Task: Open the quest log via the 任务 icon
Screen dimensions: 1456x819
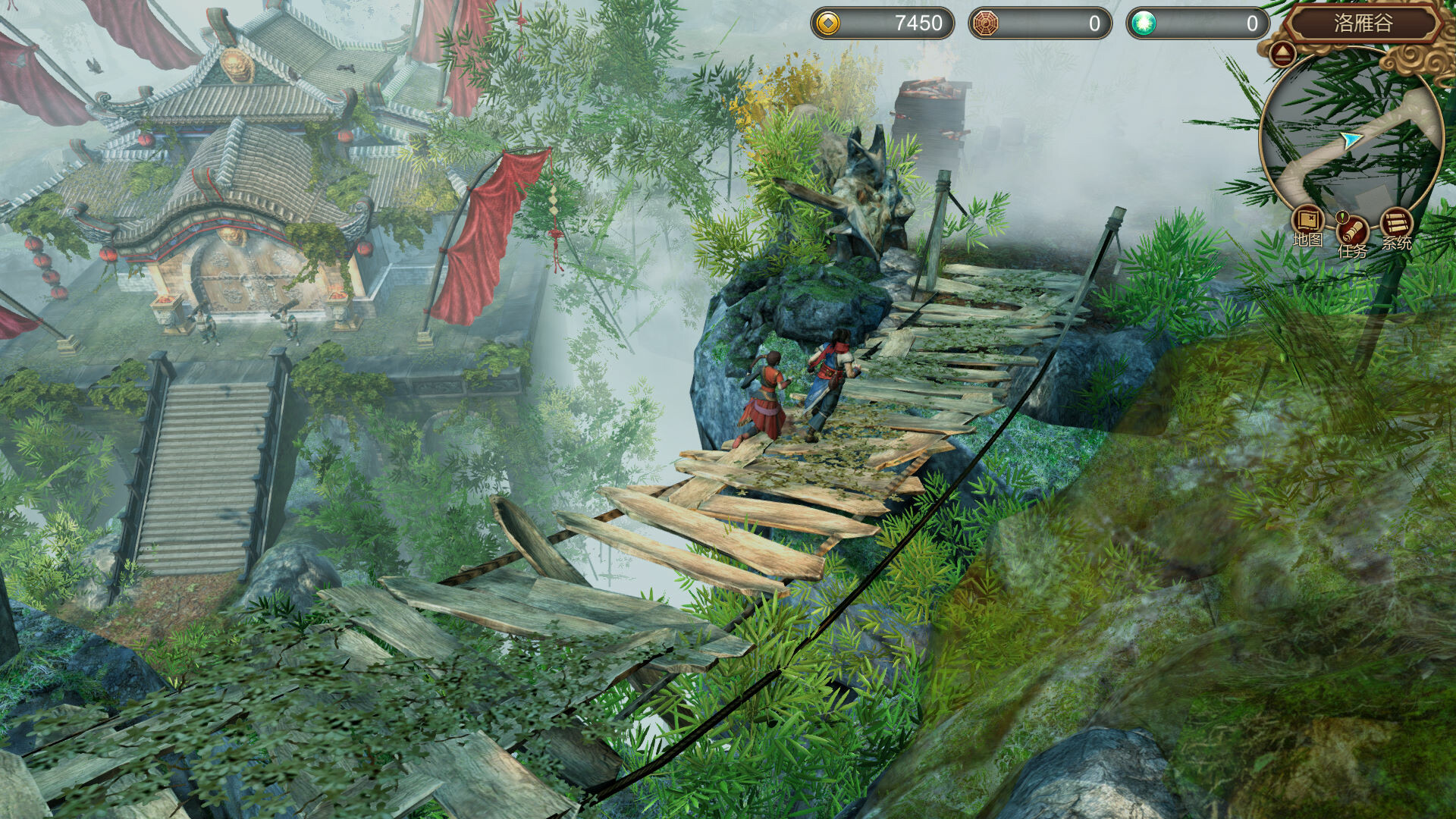Action: [x=1353, y=232]
